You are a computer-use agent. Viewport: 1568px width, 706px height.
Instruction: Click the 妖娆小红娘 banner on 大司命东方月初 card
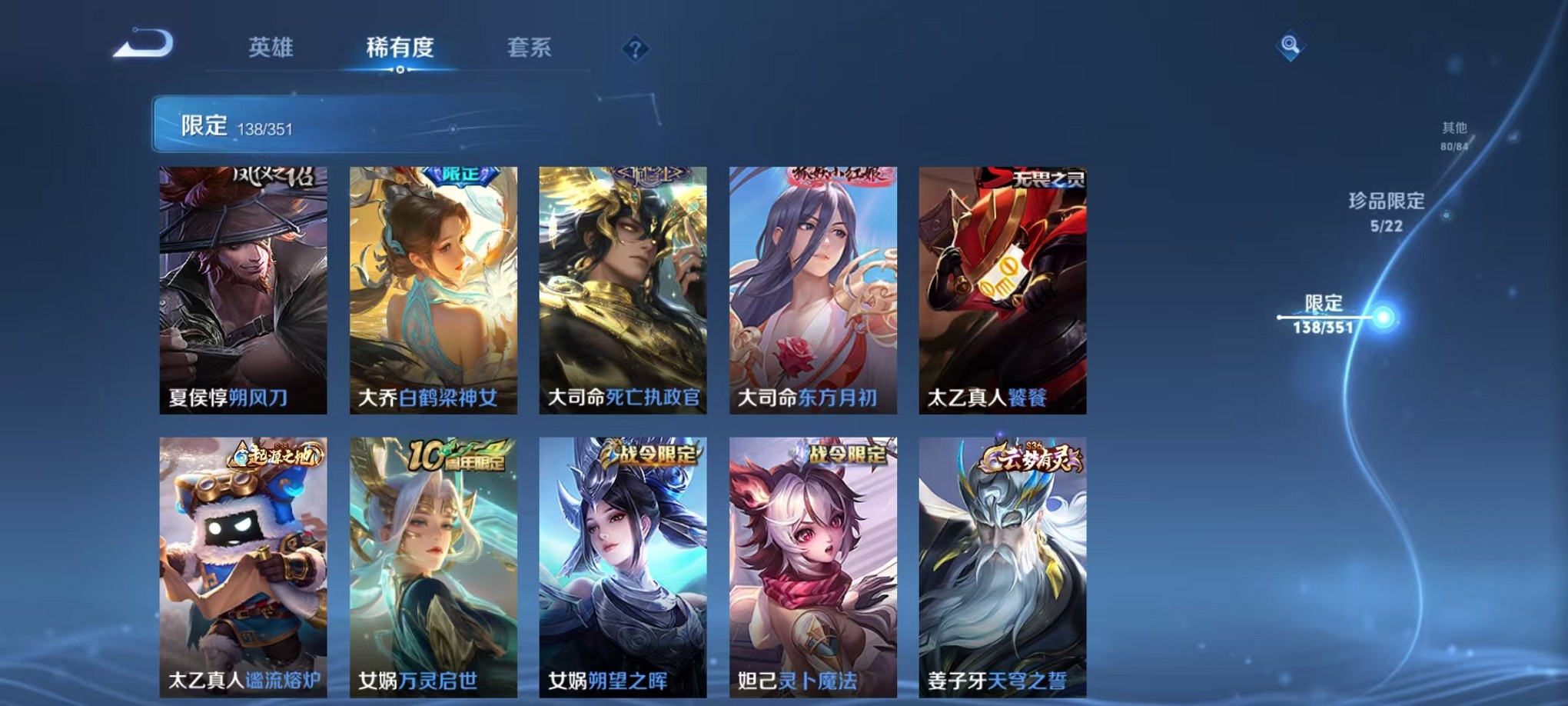836,176
